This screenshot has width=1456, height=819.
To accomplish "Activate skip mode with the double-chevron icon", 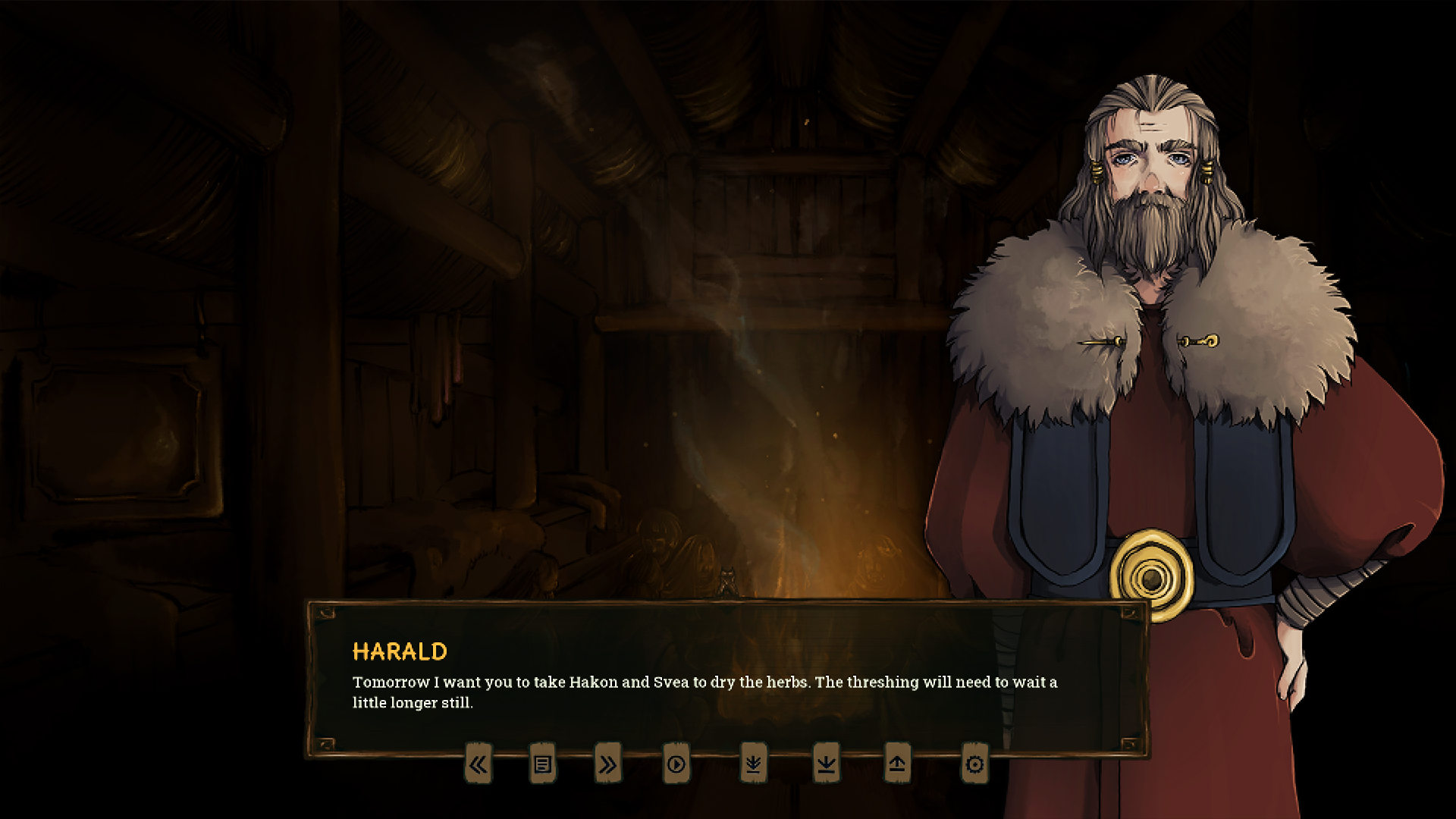I will click(608, 765).
